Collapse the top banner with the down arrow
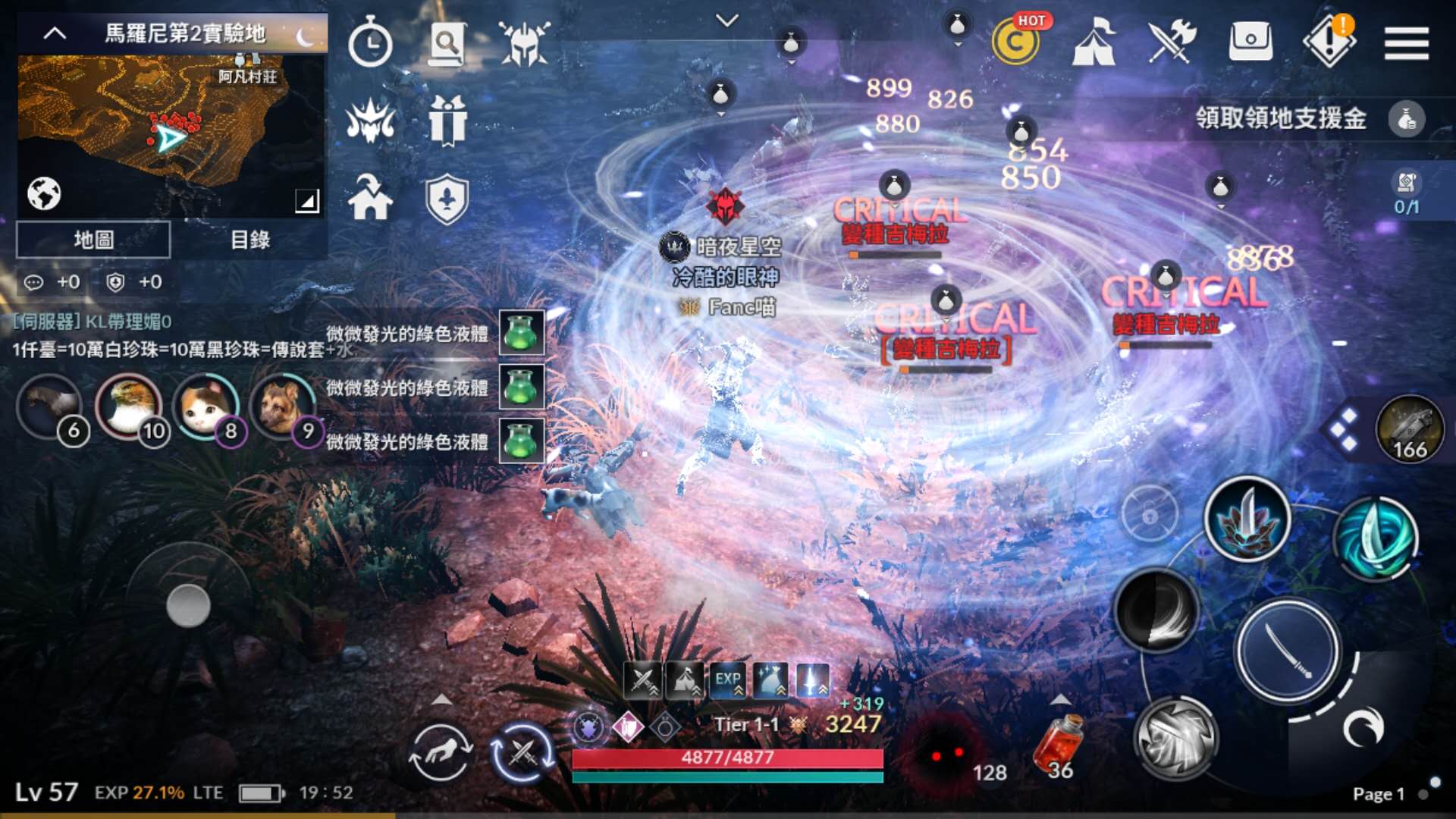This screenshot has height=819, width=1456. point(727,21)
